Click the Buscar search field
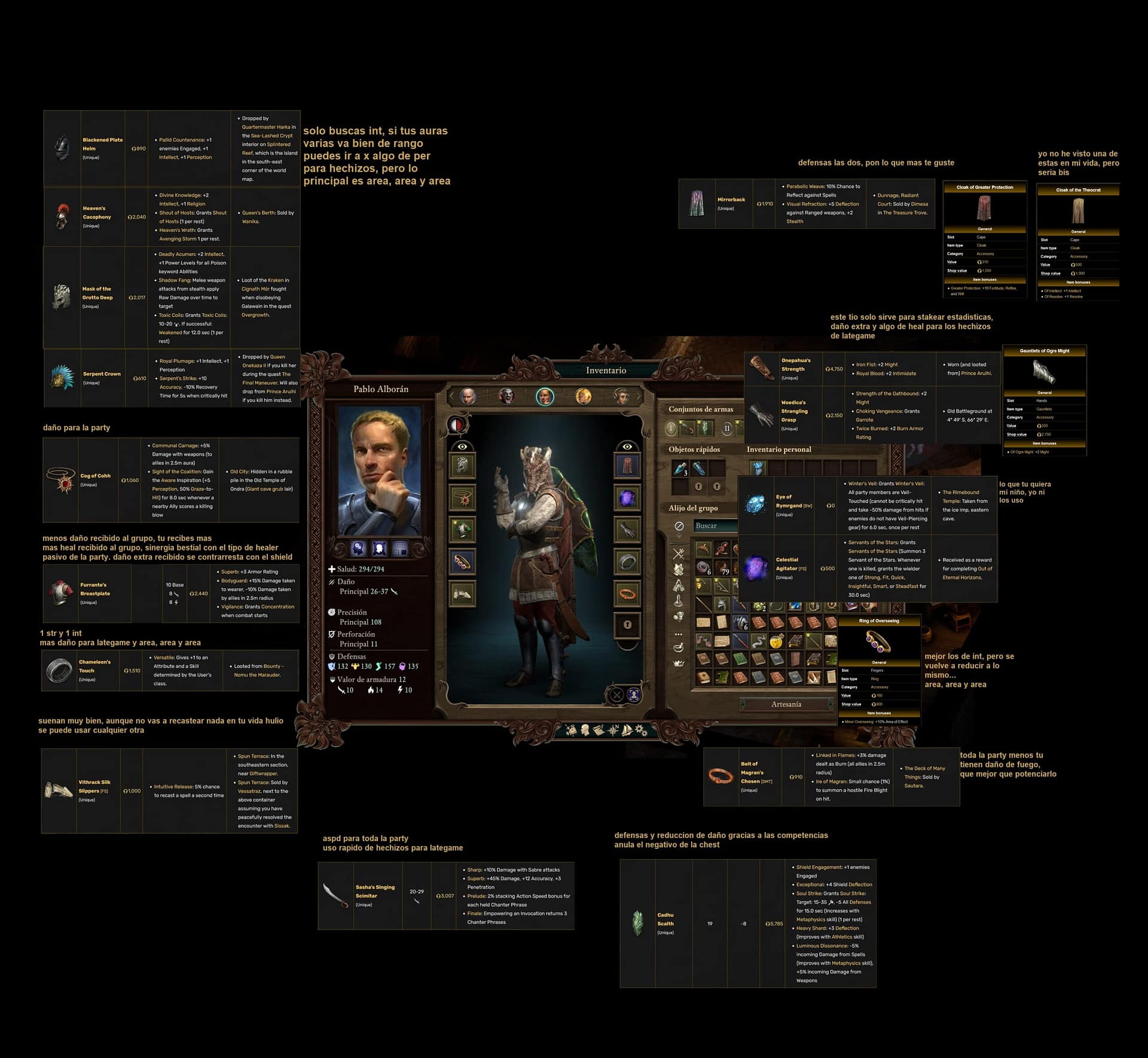The width and height of the screenshot is (1148, 1058). (x=715, y=525)
